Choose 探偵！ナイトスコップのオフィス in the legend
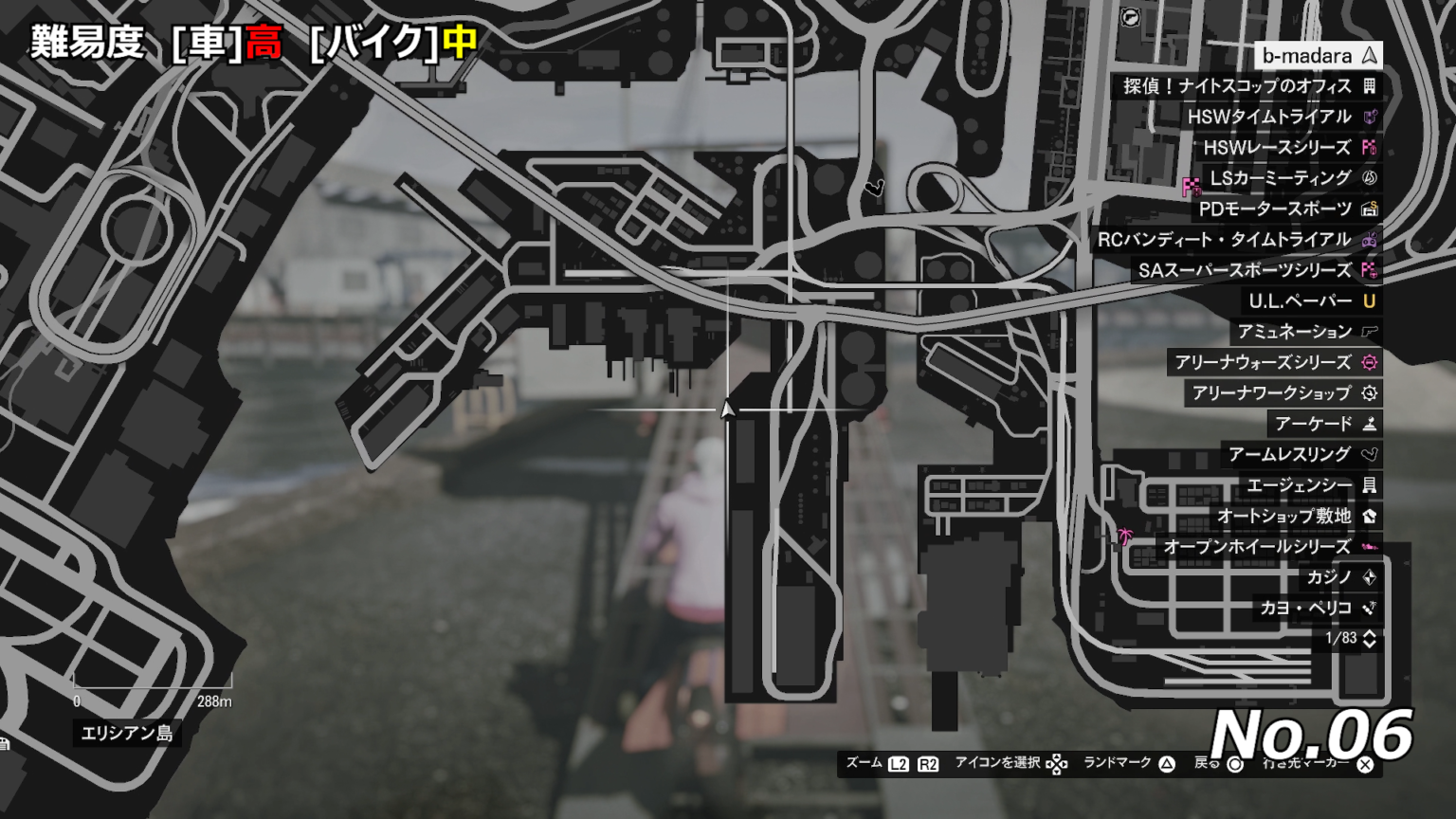The width and height of the screenshot is (1456, 819). 1247,86
